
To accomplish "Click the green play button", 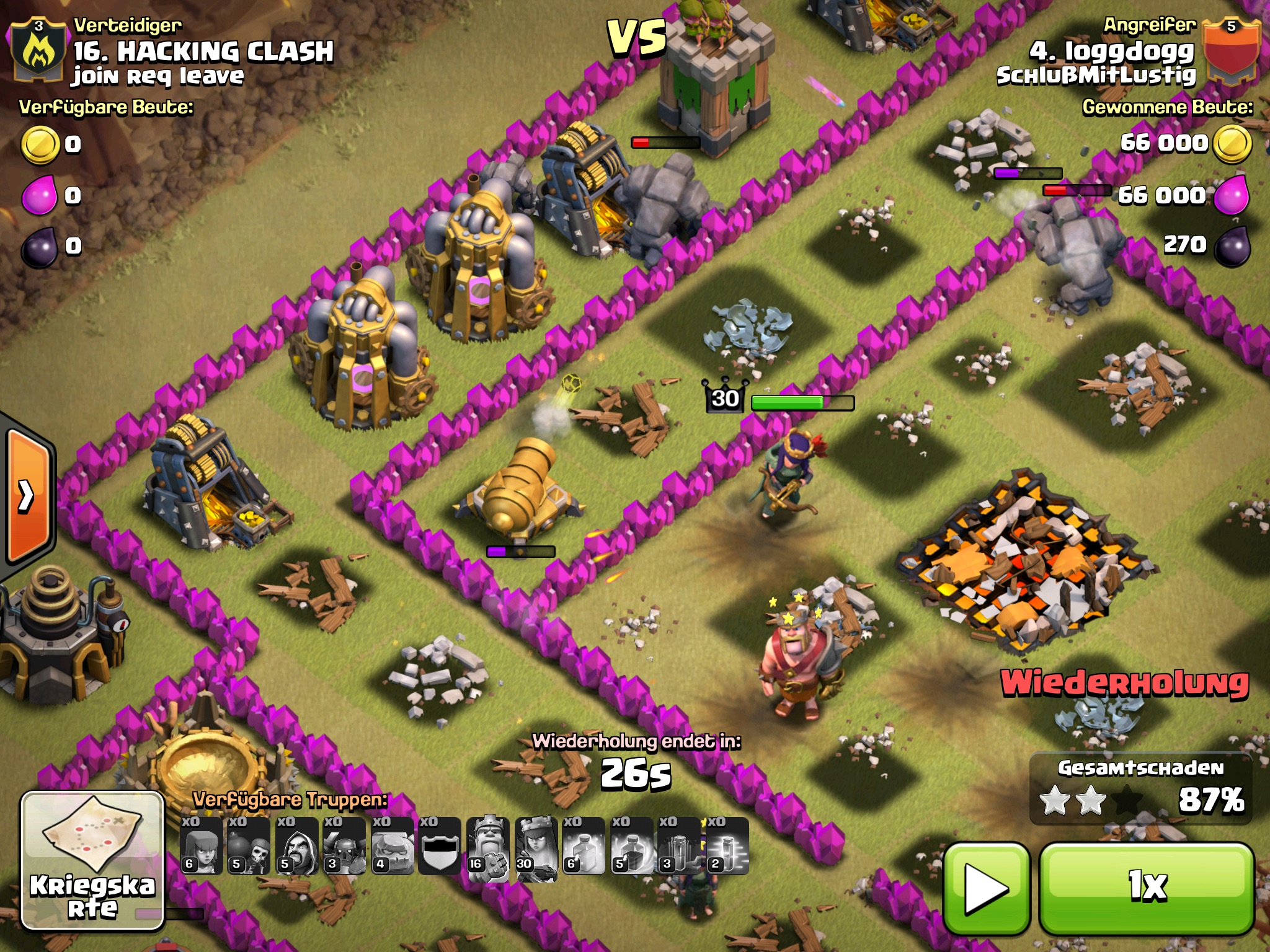I will [x=986, y=888].
